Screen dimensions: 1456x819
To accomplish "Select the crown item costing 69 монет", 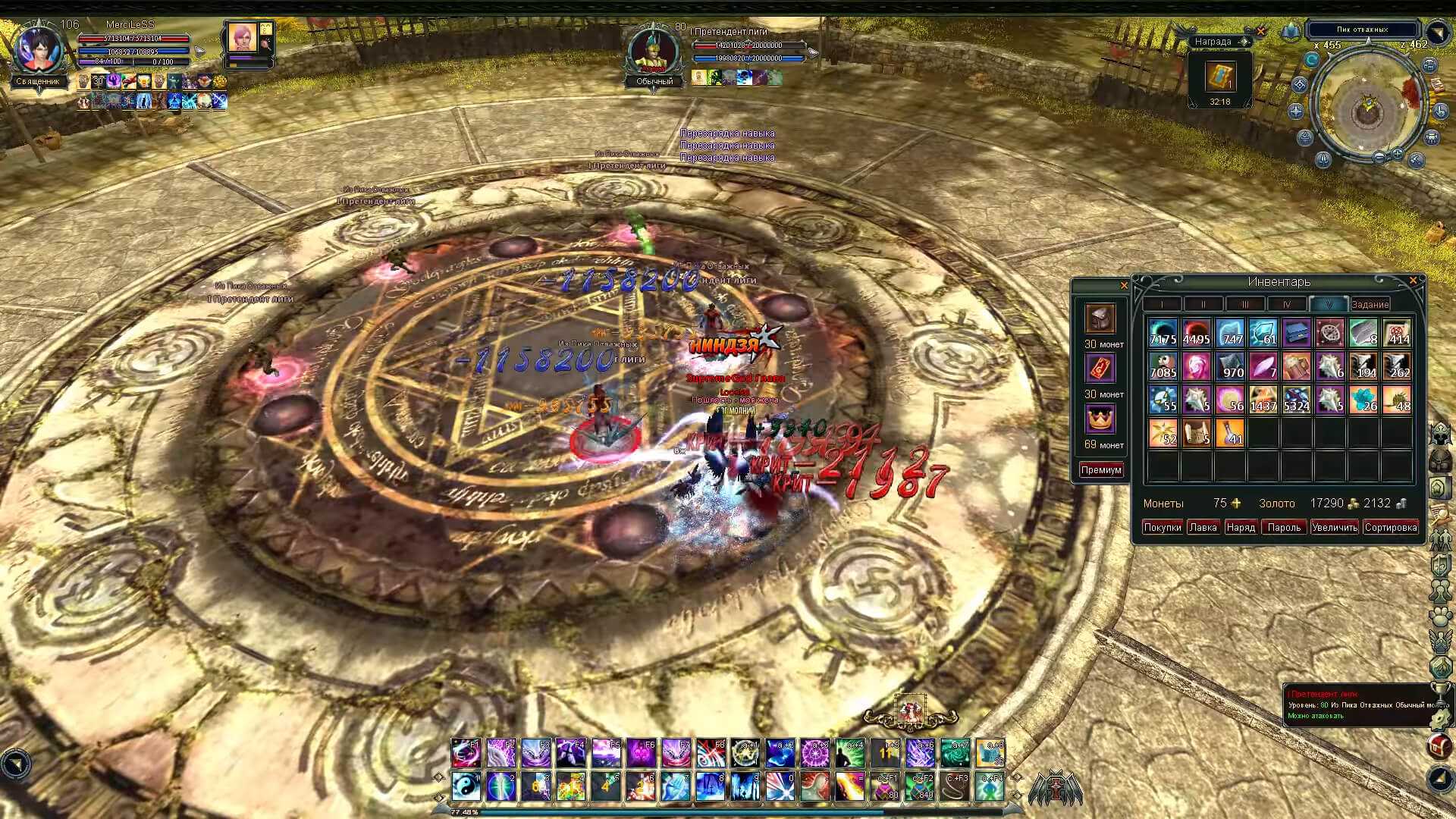I will (1100, 419).
